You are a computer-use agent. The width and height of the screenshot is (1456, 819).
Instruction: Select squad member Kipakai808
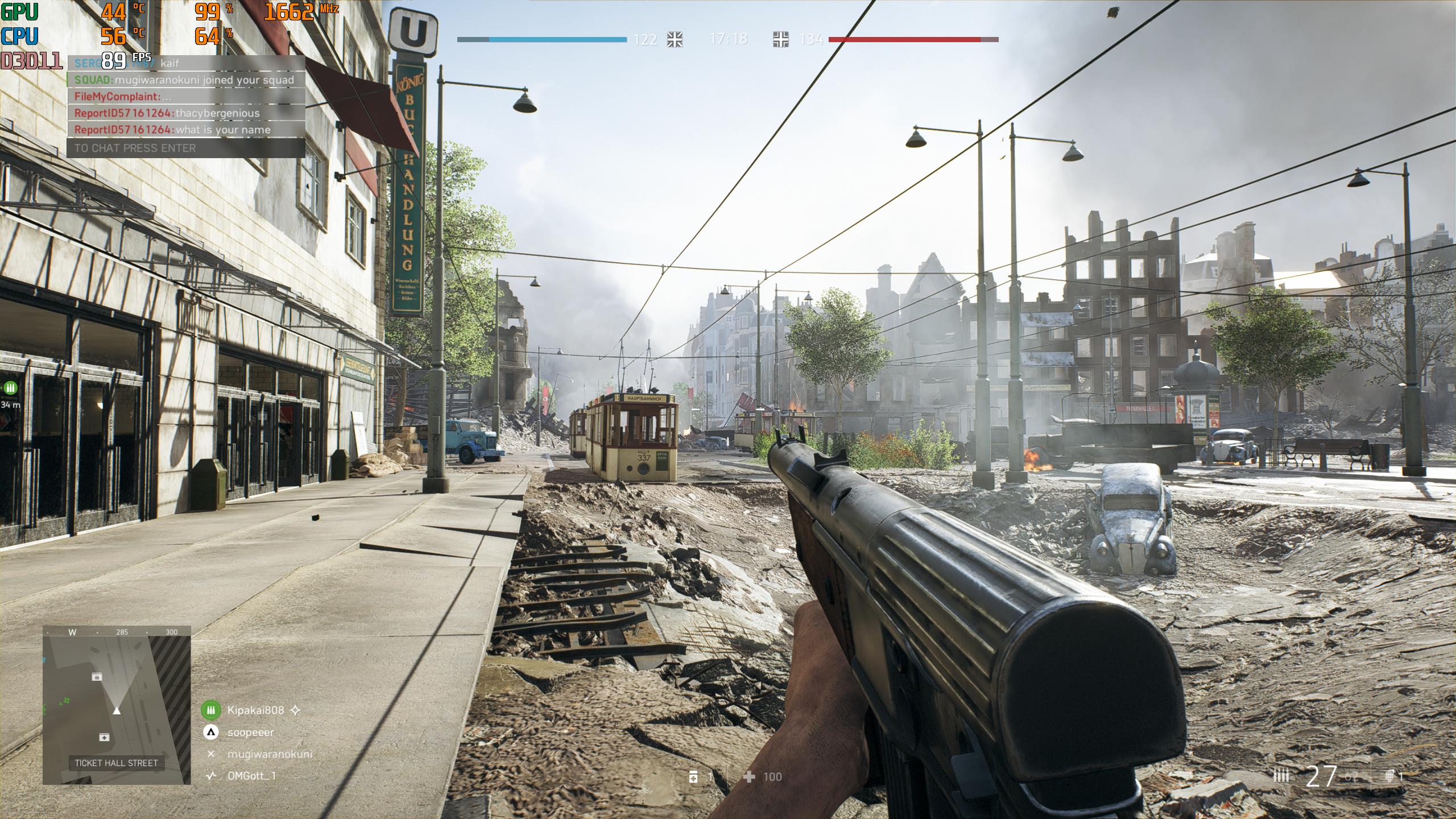255,710
